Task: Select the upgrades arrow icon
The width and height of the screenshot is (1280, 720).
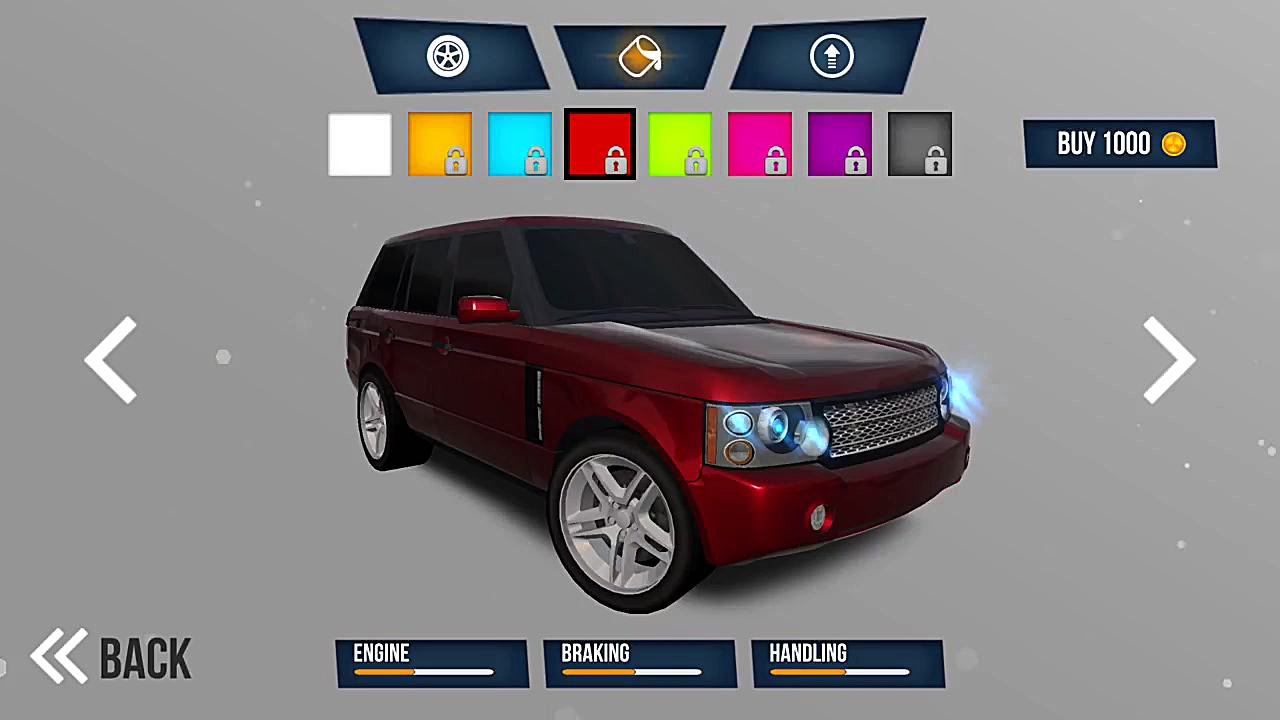Action: click(x=830, y=56)
